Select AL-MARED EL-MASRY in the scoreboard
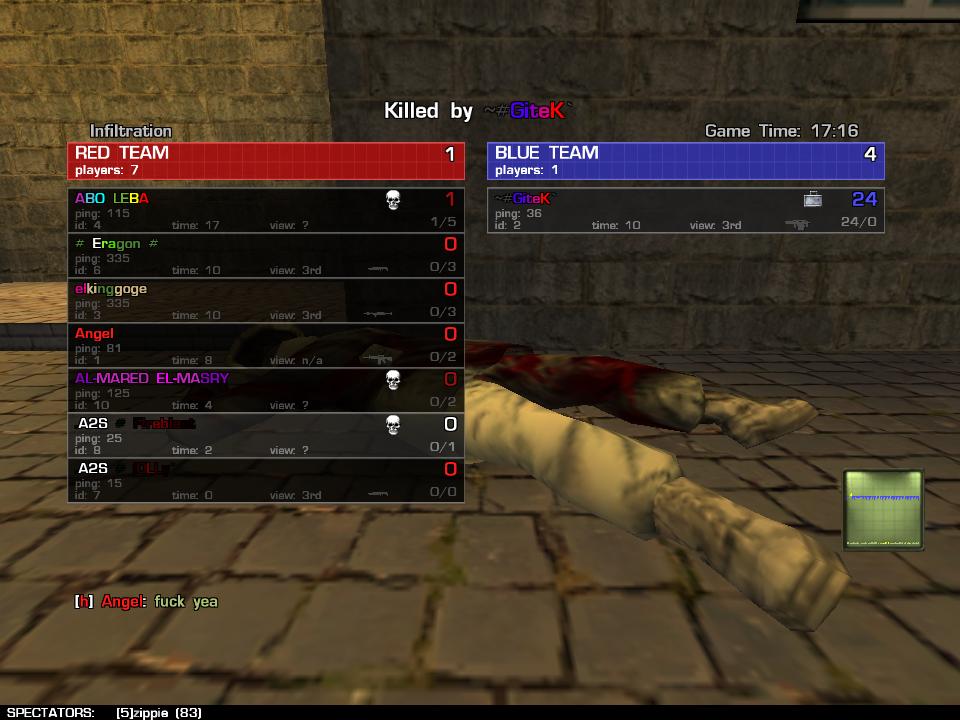This screenshot has height=720, width=960. tap(266, 390)
